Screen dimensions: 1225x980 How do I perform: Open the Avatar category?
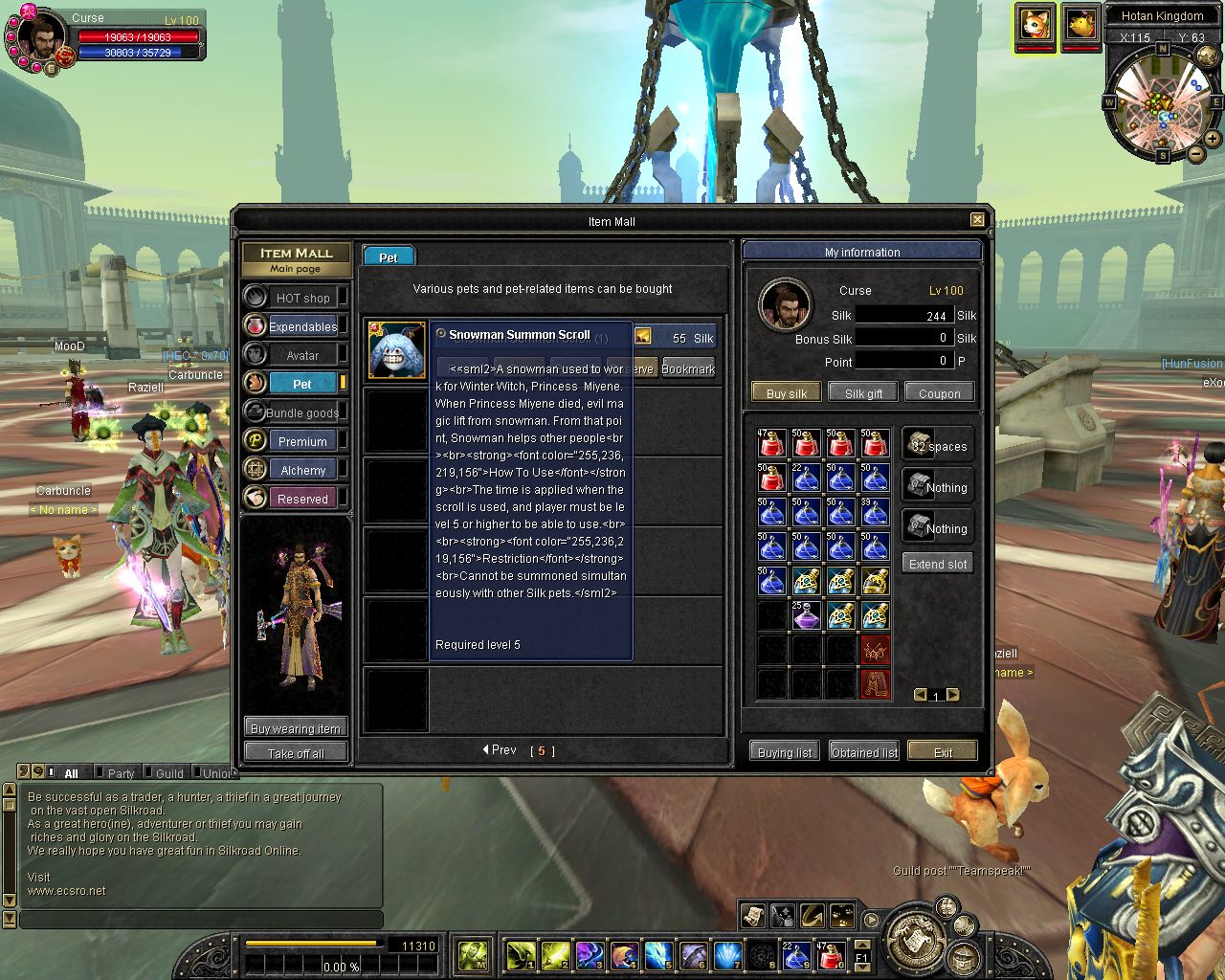click(x=301, y=355)
